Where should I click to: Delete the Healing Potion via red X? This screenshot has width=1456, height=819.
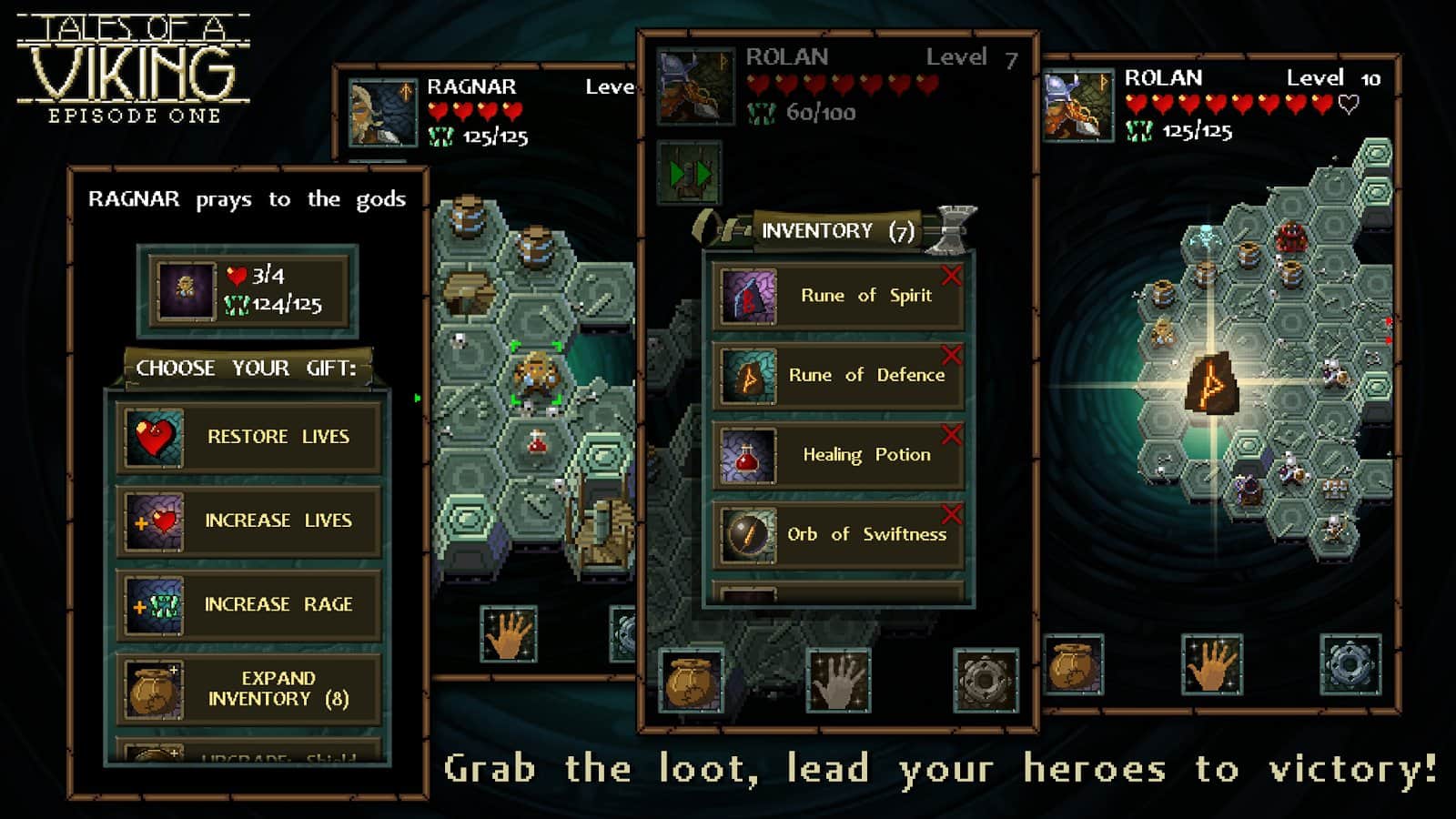952,434
